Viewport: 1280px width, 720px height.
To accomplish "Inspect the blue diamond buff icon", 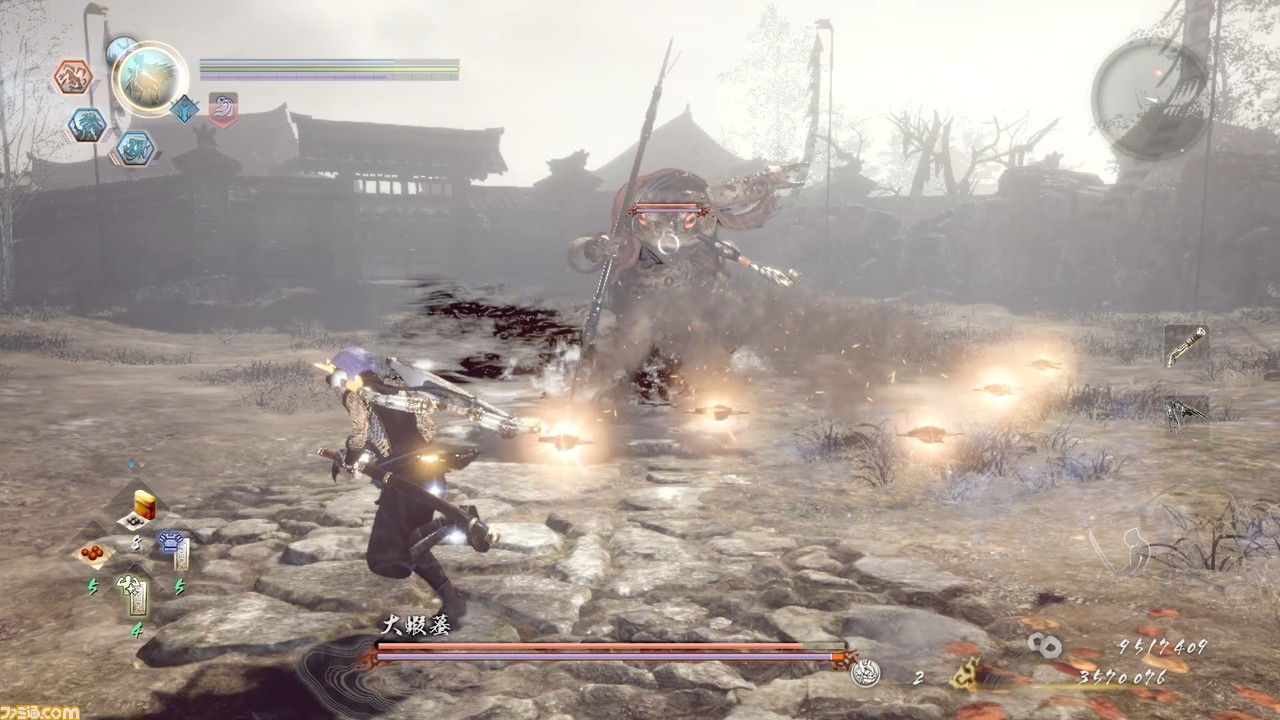I will pos(185,109).
